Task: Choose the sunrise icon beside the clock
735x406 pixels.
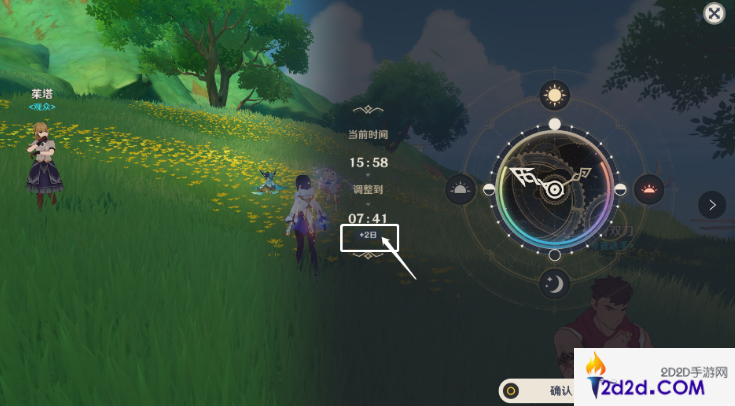Action: (x=460, y=189)
